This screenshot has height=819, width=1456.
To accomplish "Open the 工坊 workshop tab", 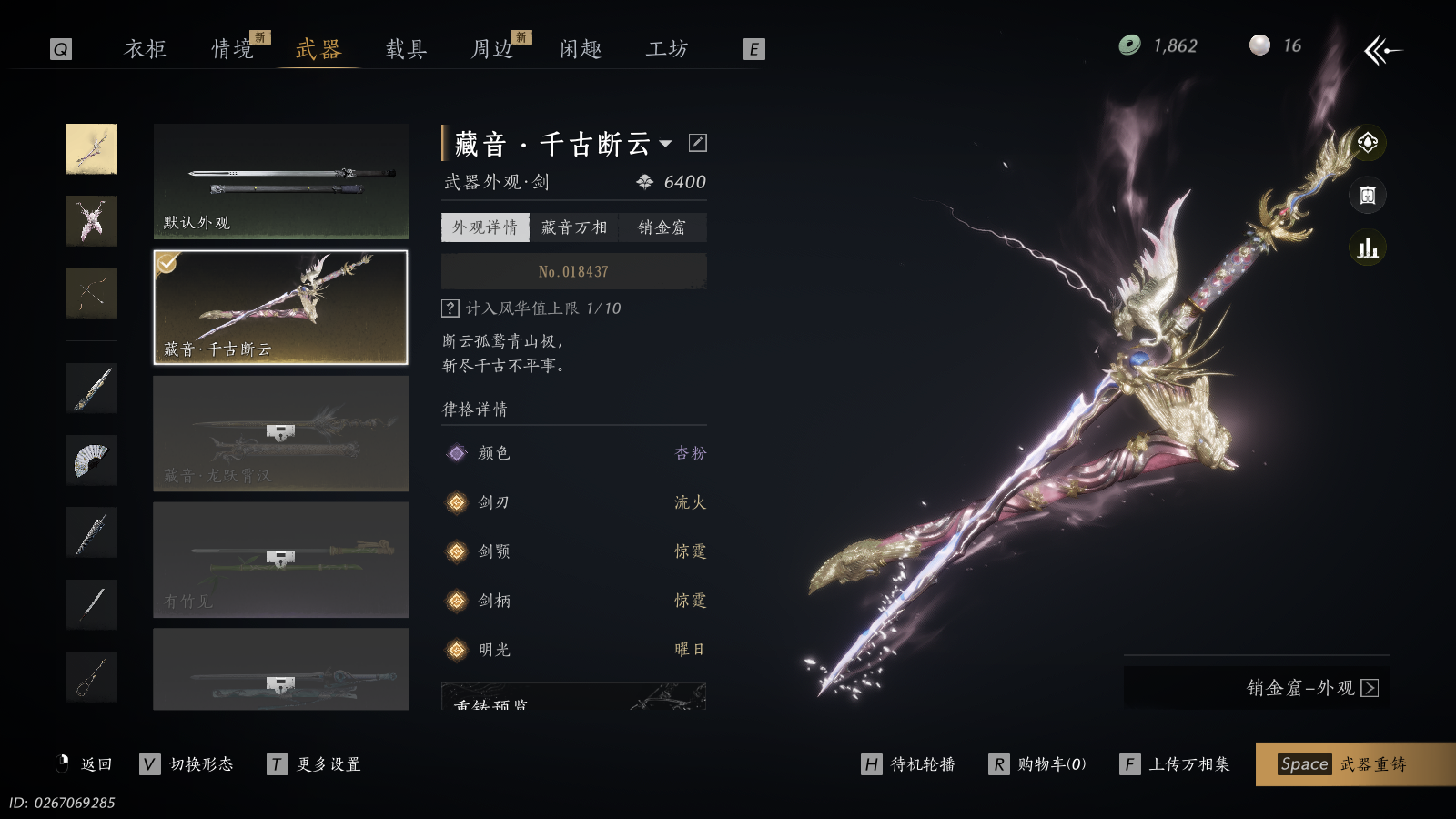I will (667, 49).
